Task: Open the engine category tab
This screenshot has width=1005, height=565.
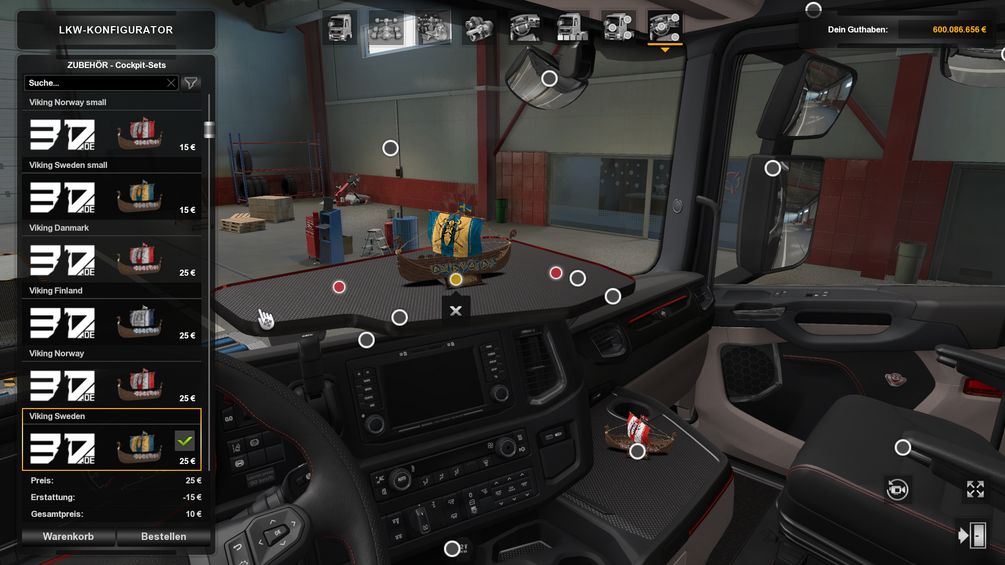Action: click(x=433, y=28)
